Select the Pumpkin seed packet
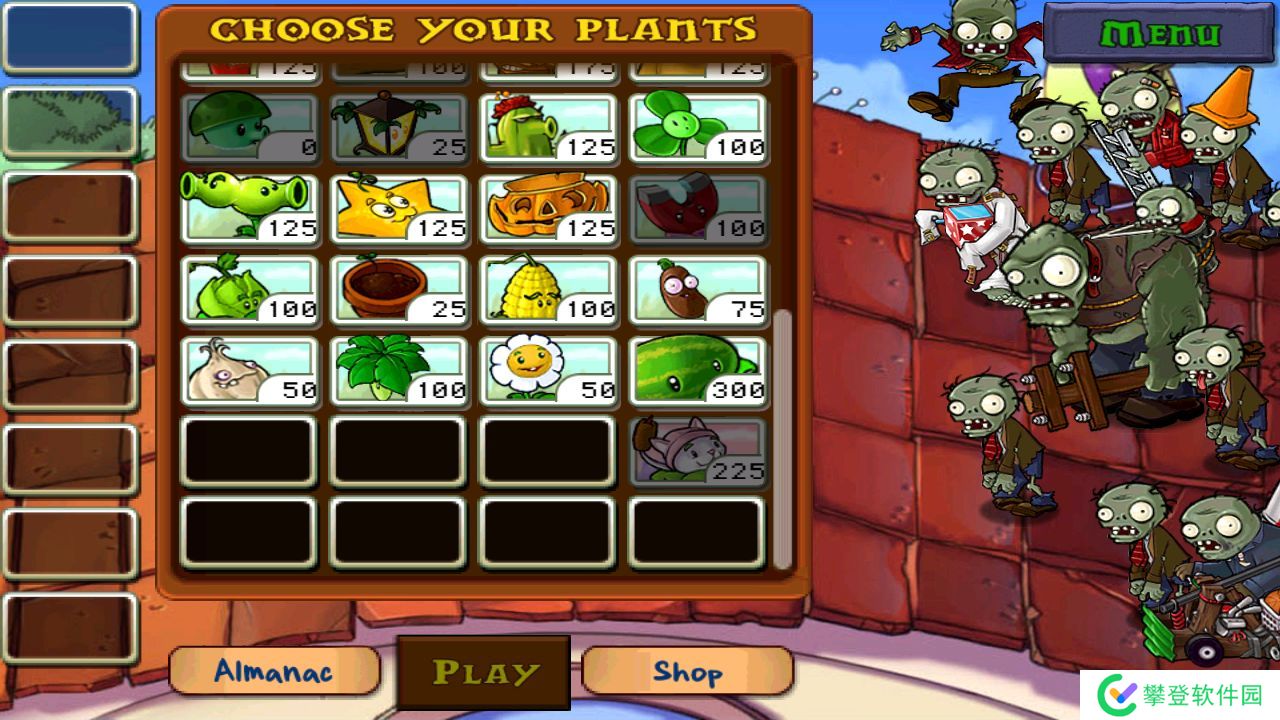1280x720 pixels. coord(549,209)
